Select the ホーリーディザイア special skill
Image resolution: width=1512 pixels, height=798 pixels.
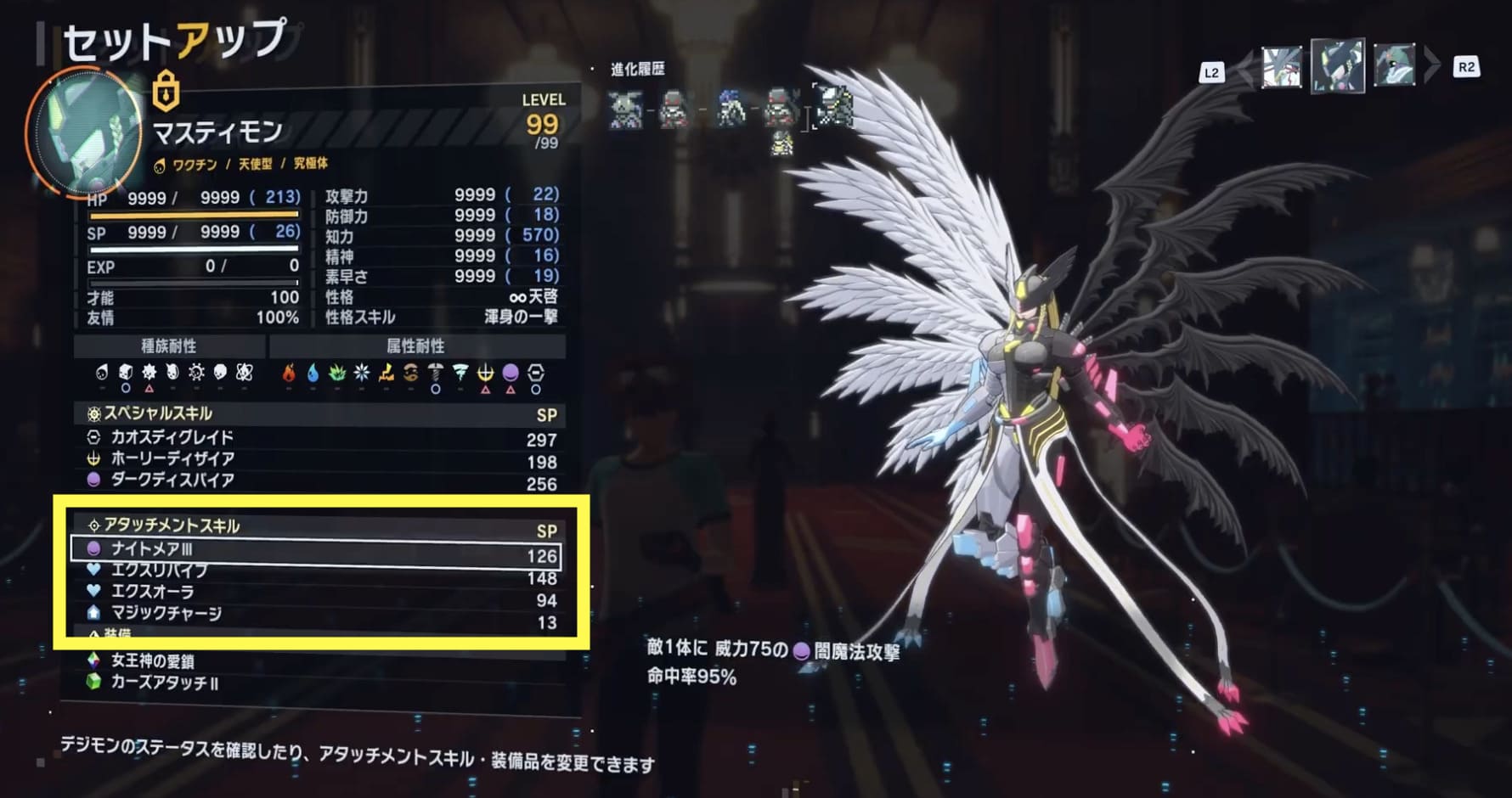click(314, 459)
